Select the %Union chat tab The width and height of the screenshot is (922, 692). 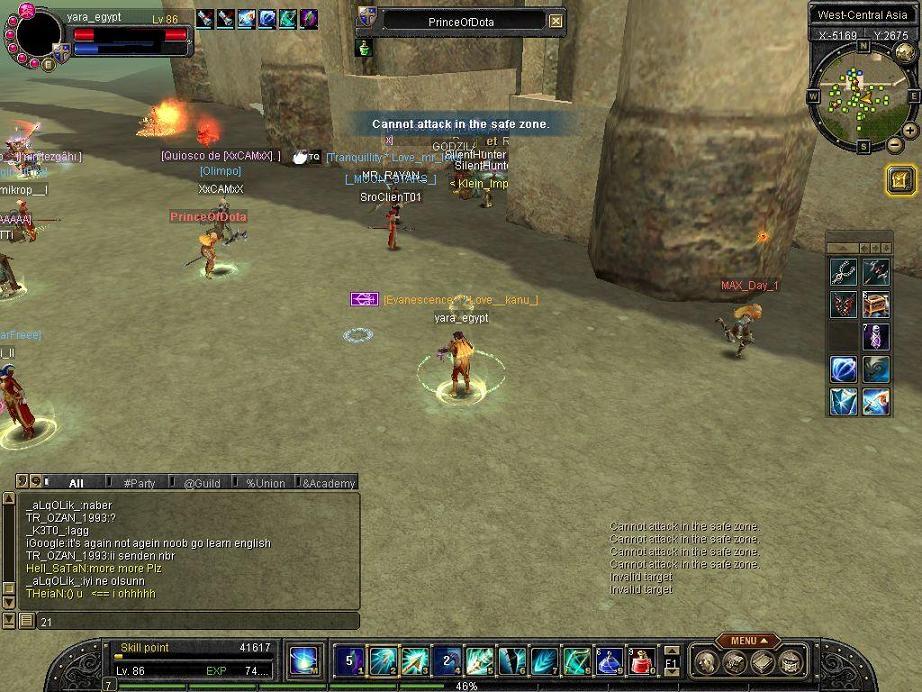[x=265, y=483]
